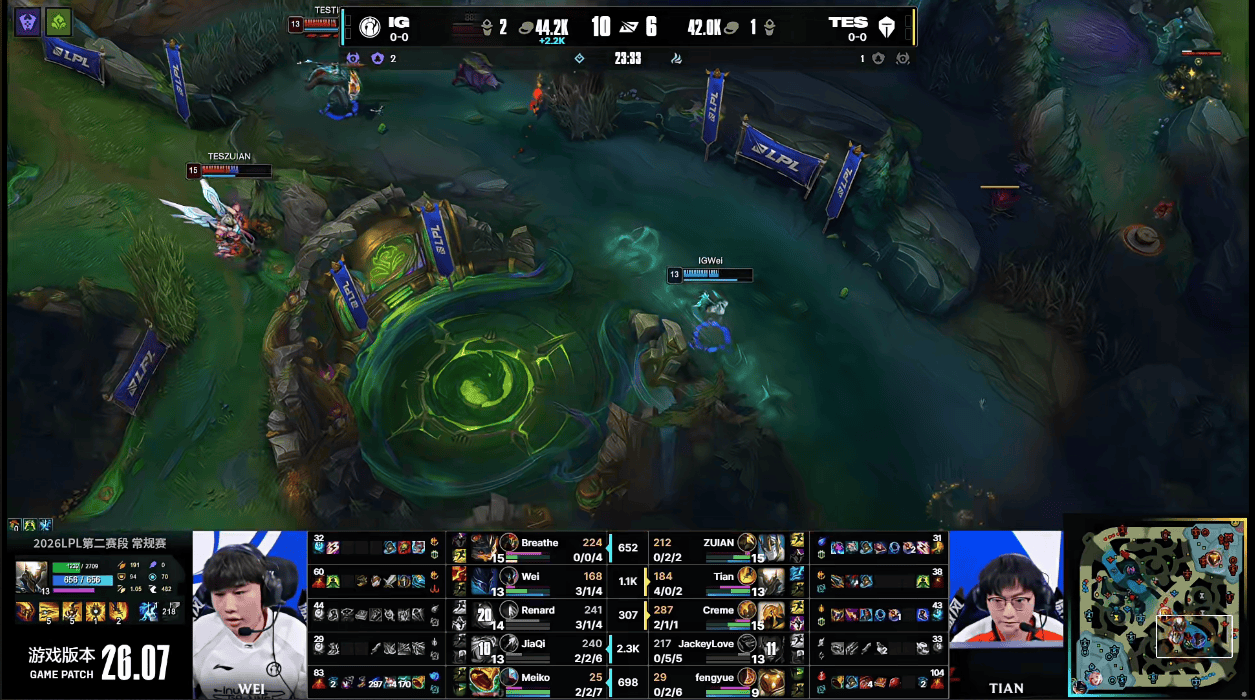Screen dimensions: 1255x700
Task: Click the selected champion portrait panel
Action: (x=29, y=579)
